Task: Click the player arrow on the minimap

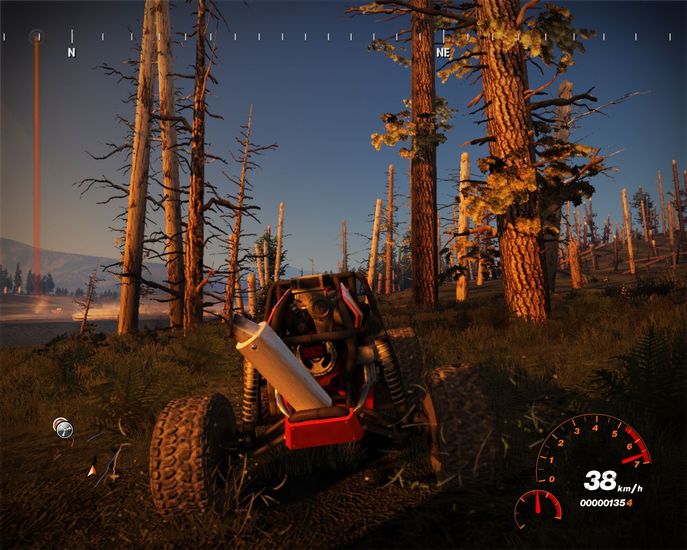Action: tap(93, 467)
